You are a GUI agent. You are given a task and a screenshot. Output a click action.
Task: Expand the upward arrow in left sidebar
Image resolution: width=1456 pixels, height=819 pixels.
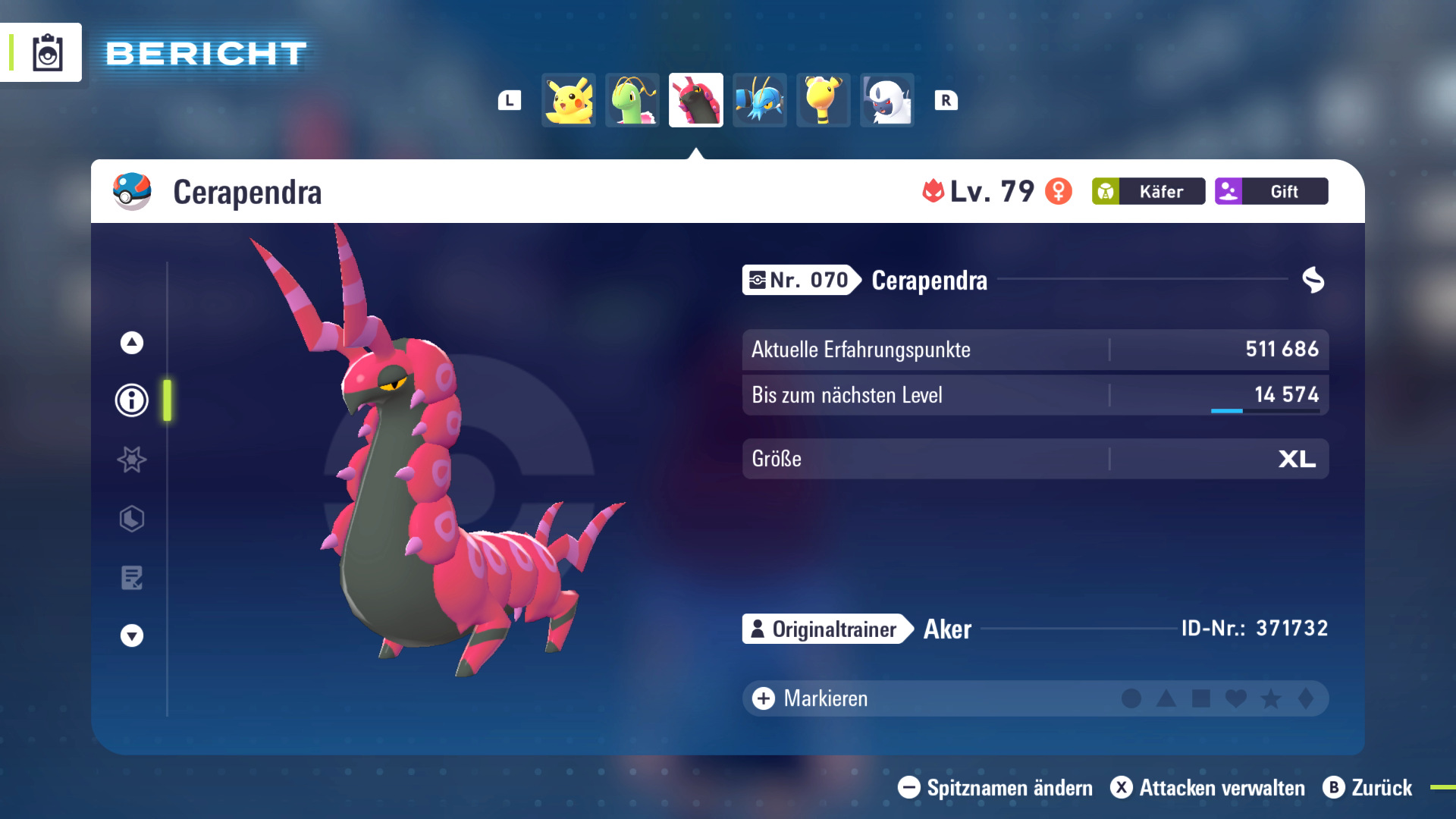(x=130, y=341)
